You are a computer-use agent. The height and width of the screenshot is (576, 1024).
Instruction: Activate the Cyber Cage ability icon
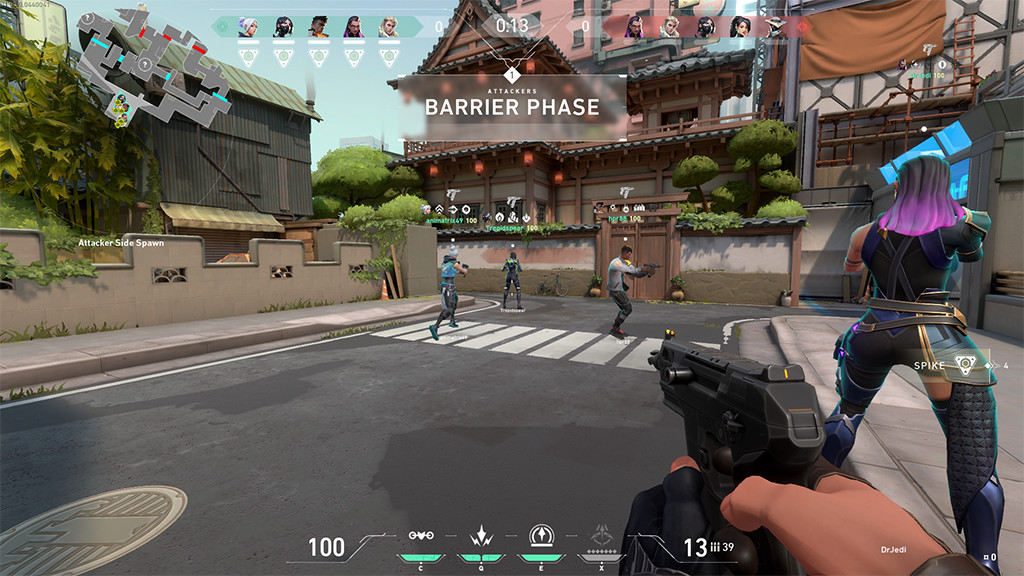click(x=481, y=535)
